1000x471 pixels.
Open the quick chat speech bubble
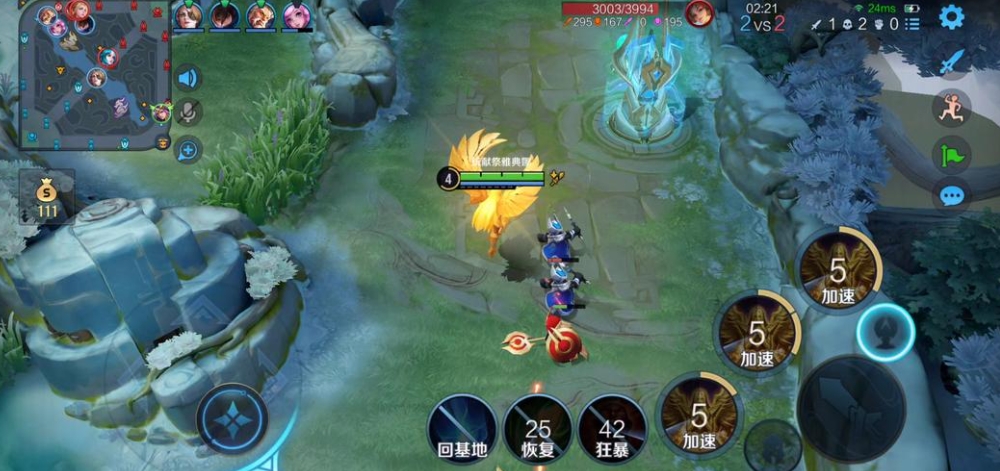click(x=951, y=194)
